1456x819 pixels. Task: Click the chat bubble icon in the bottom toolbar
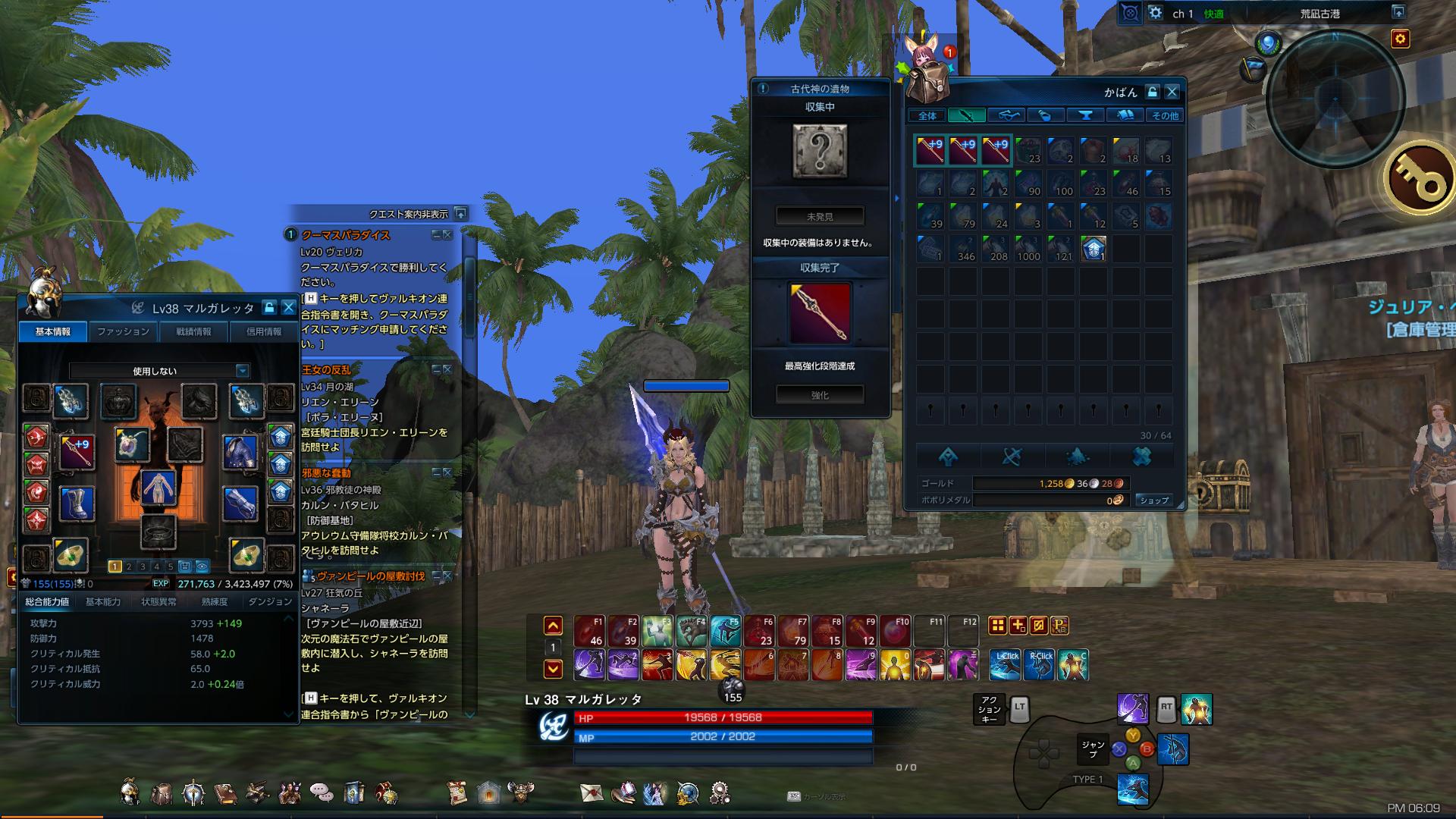tap(322, 791)
